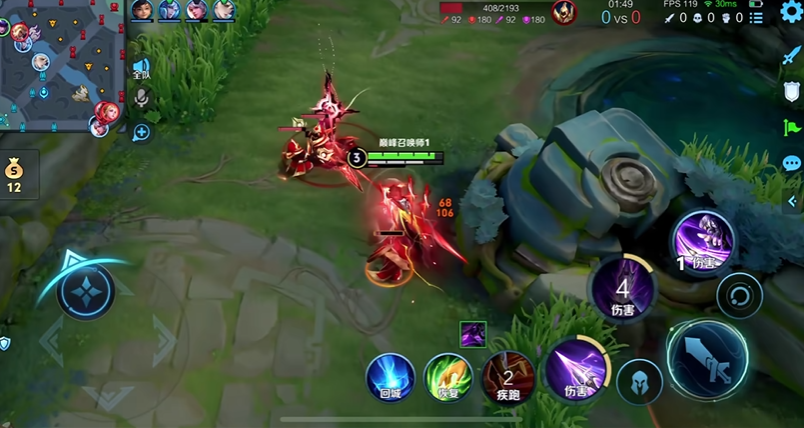The image size is (804, 428).
Task: Send the green flag gather signal
Action: pos(792,127)
